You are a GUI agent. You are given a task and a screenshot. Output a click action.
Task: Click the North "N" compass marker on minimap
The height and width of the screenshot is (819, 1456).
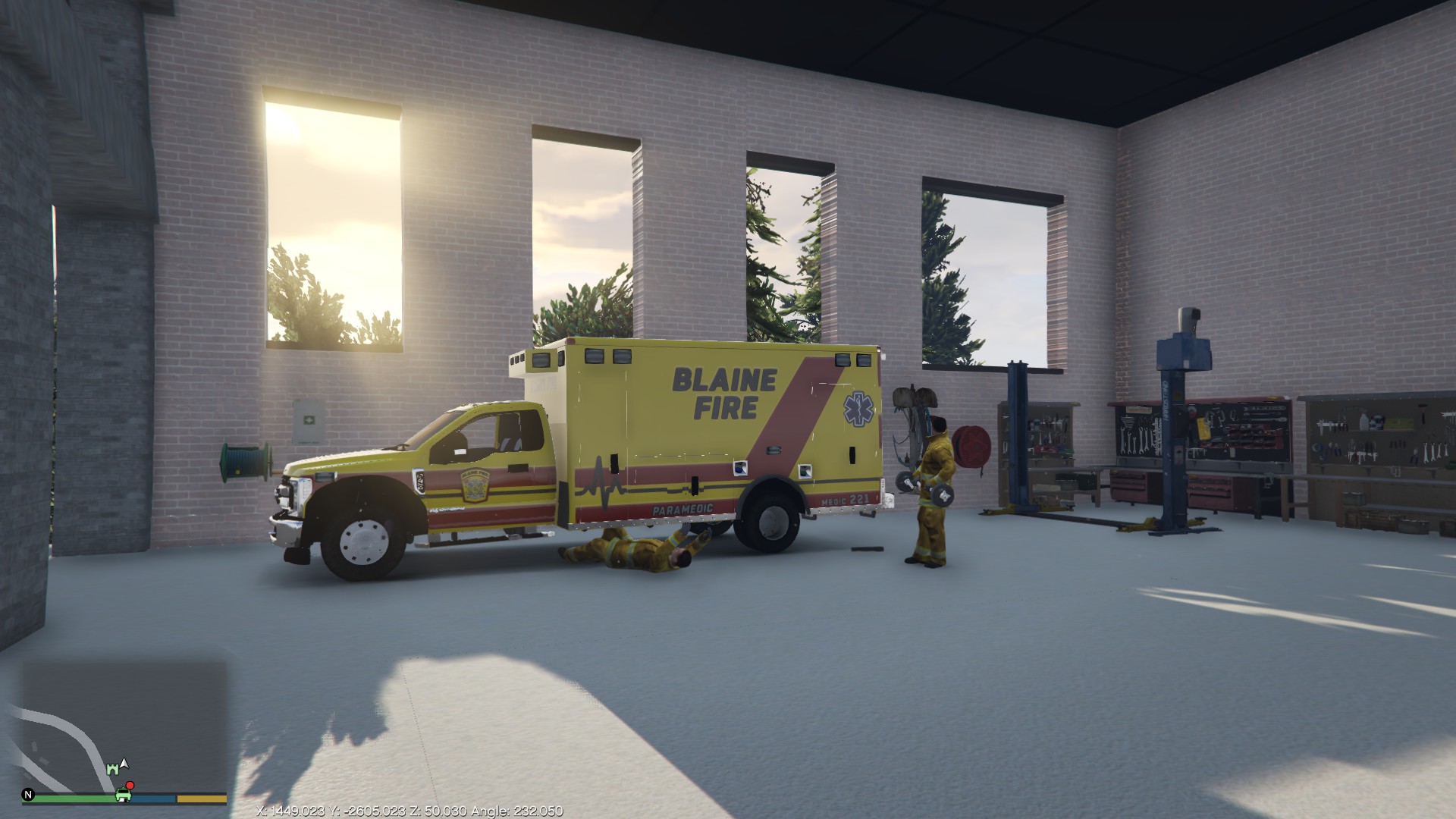coord(28,797)
